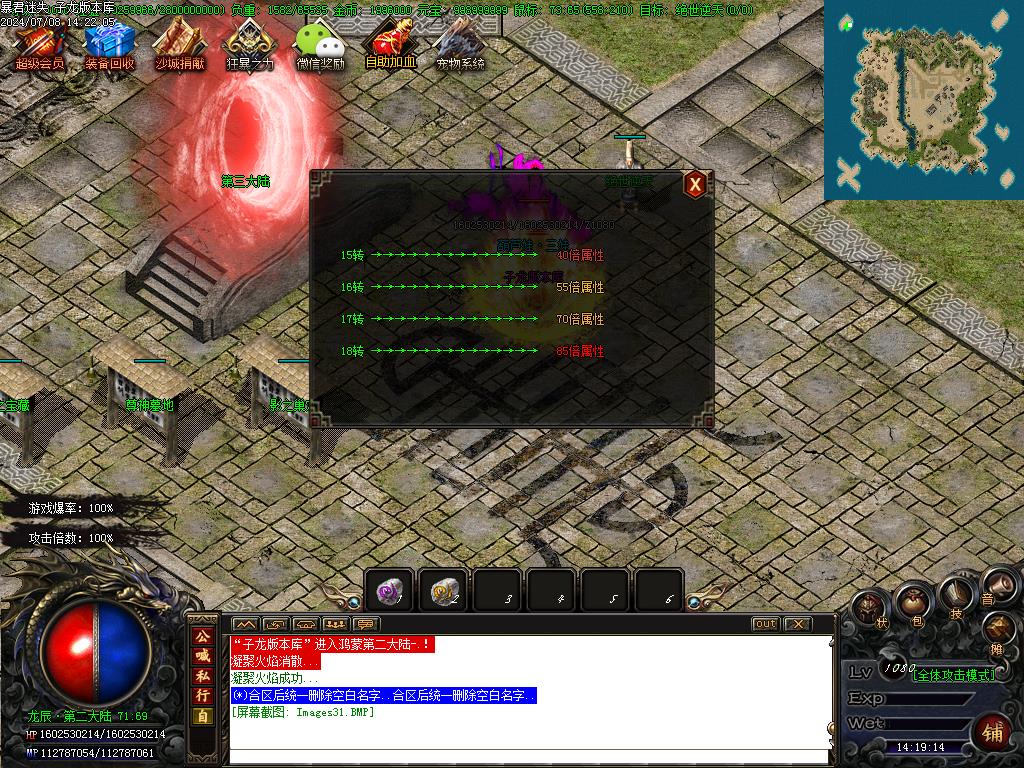Click the chat window's out button
Screen dimensions: 1024x768
pos(765,624)
